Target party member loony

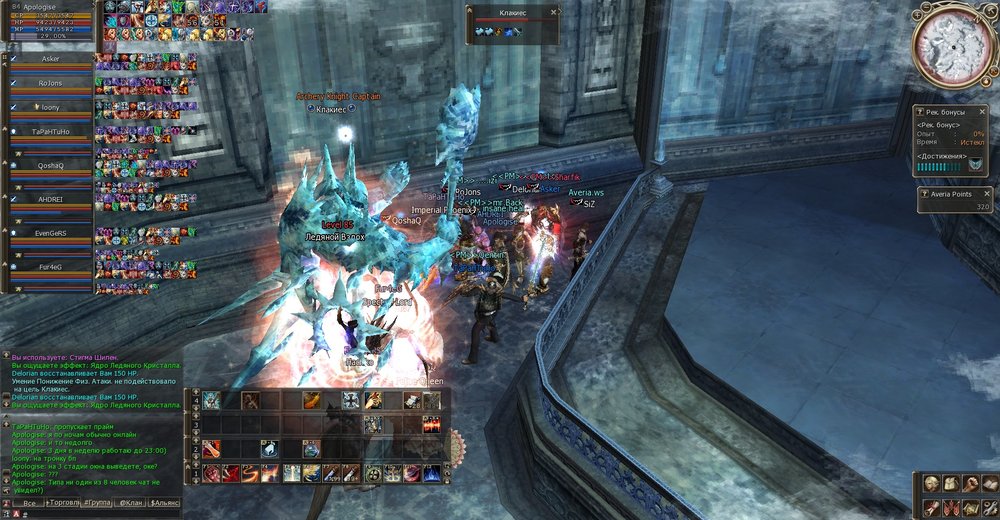click(x=50, y=106)
